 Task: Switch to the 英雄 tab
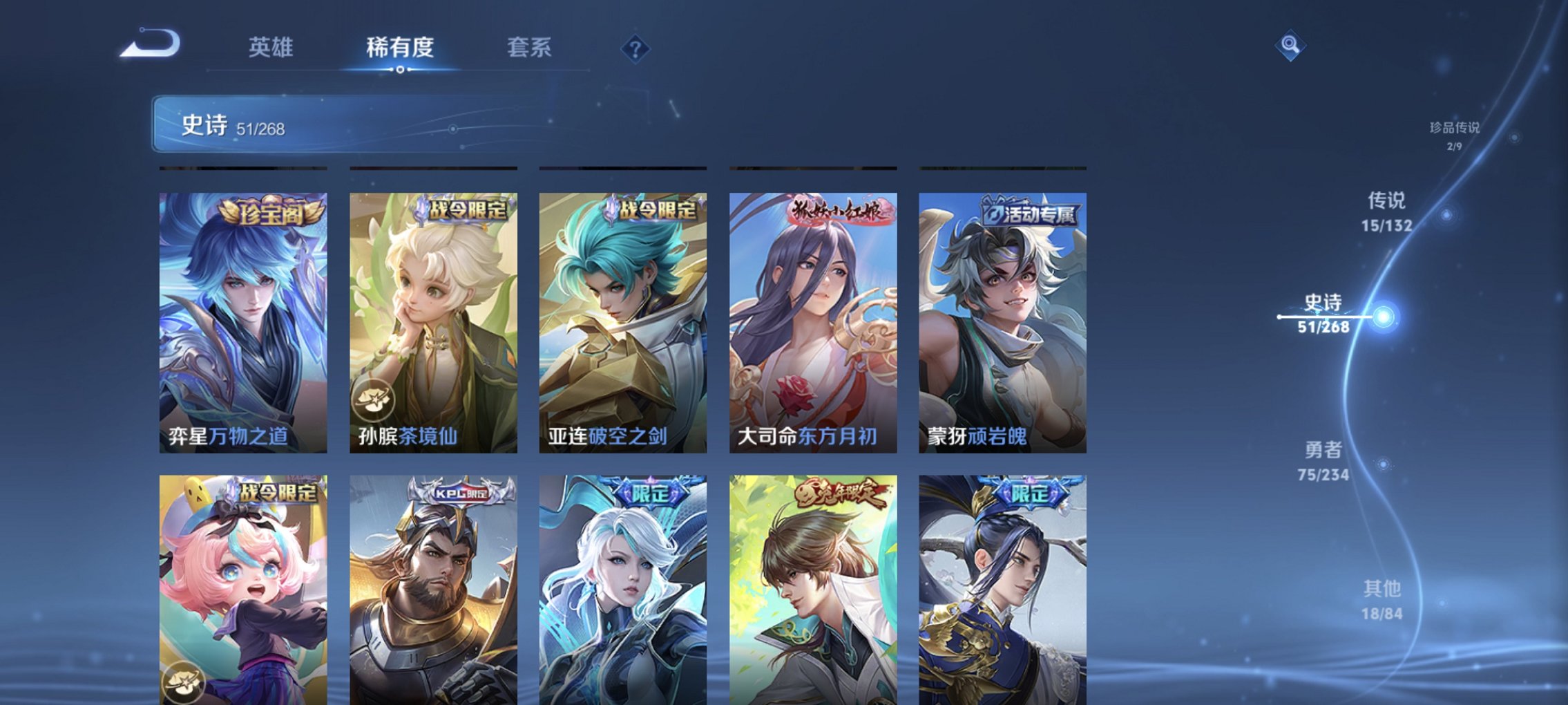(274, 47)
